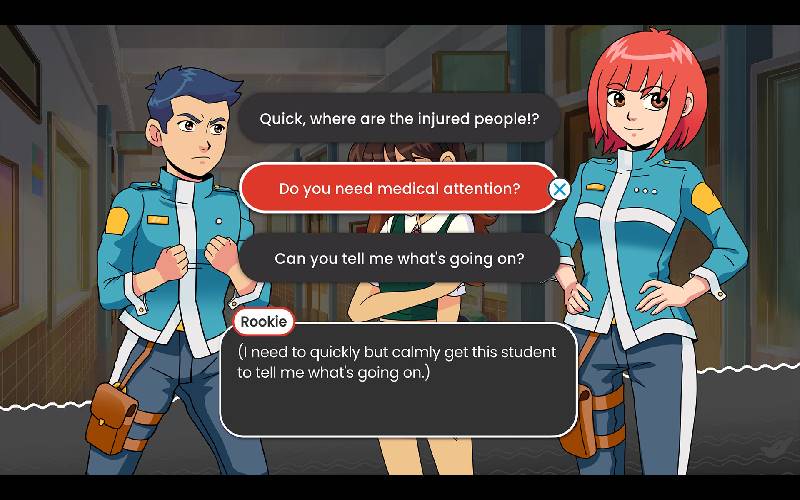Click the blue X beside the red option

coord(560,188)
